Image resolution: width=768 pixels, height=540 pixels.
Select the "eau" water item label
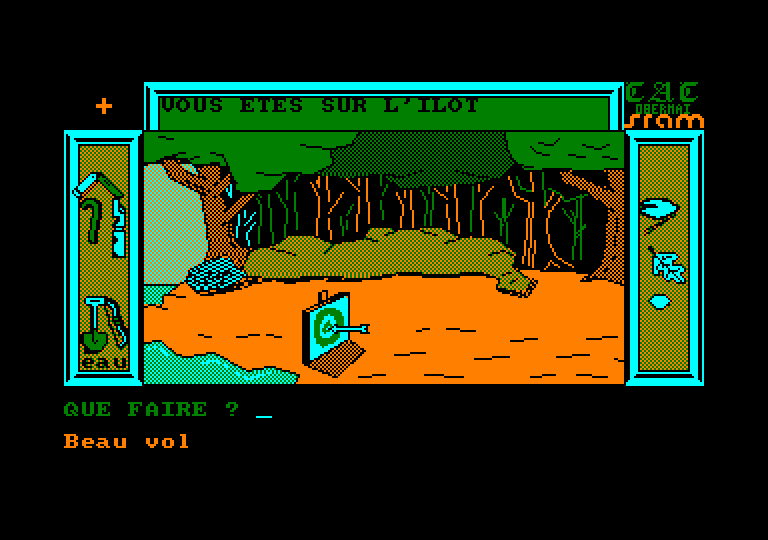tap(105, 363)
